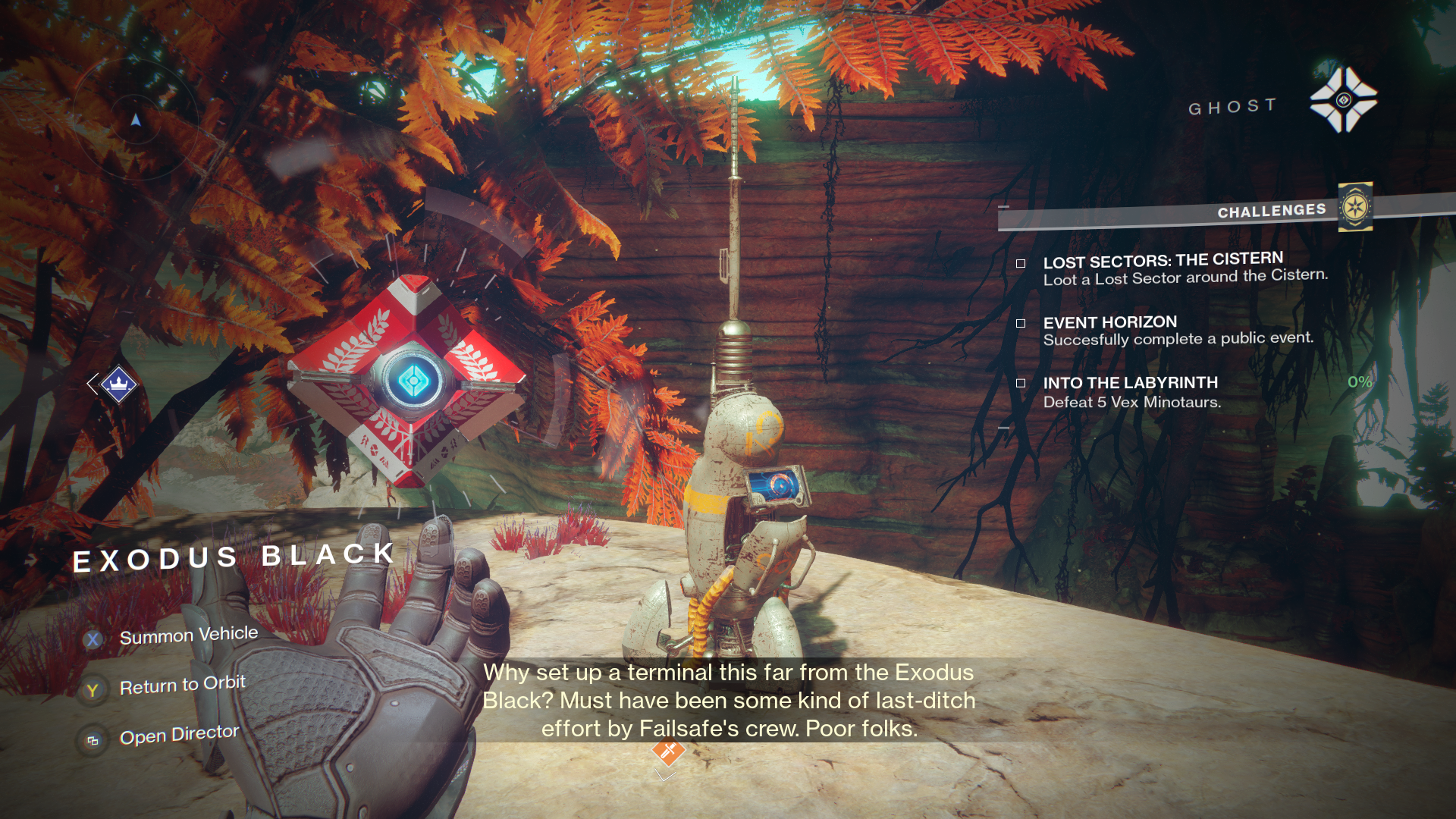
Task: Click the blue crown waypoint marker
Action: pos(118,384)
